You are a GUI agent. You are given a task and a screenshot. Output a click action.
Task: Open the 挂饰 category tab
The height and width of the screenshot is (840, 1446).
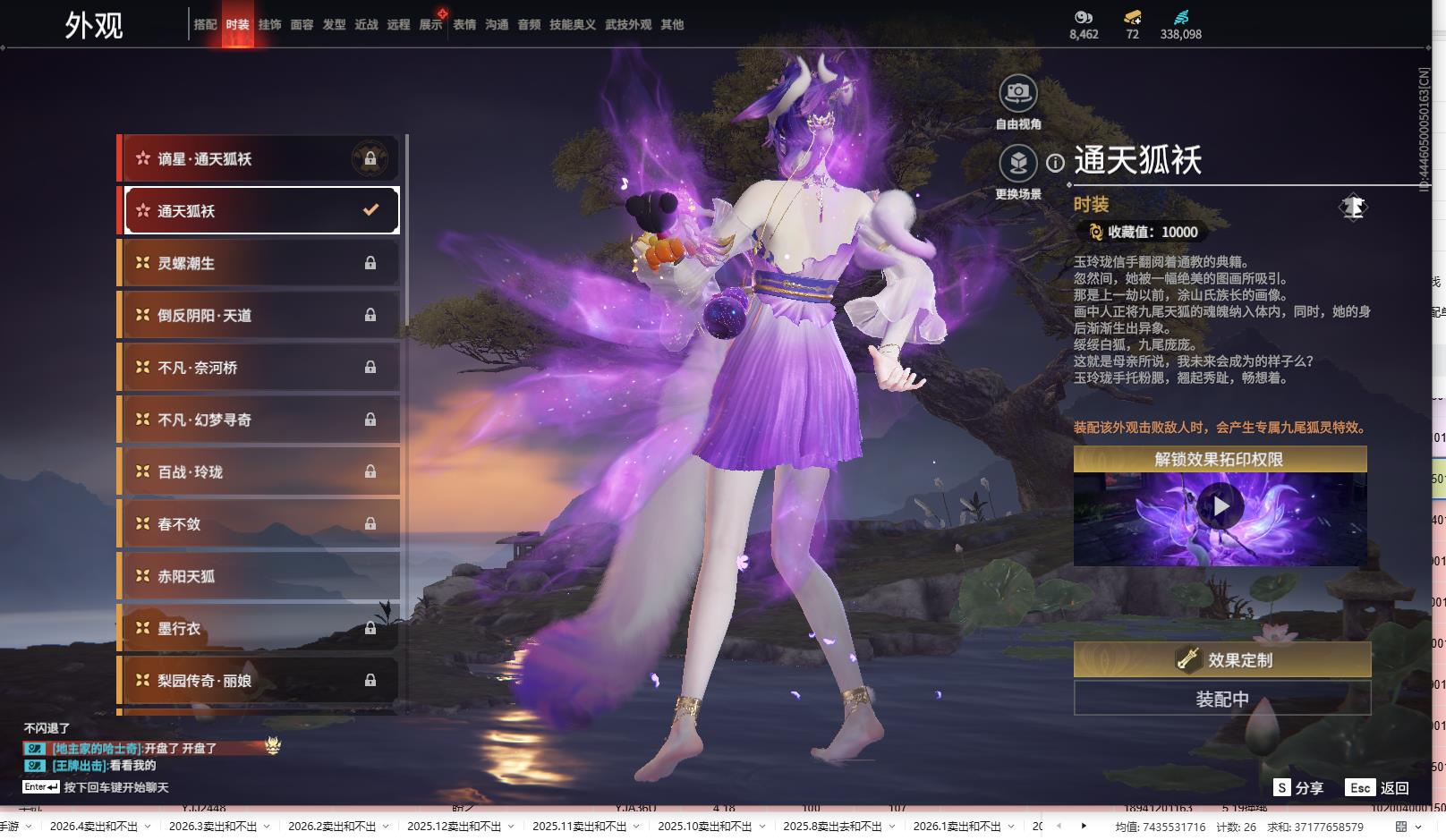[x=269, y=25]
